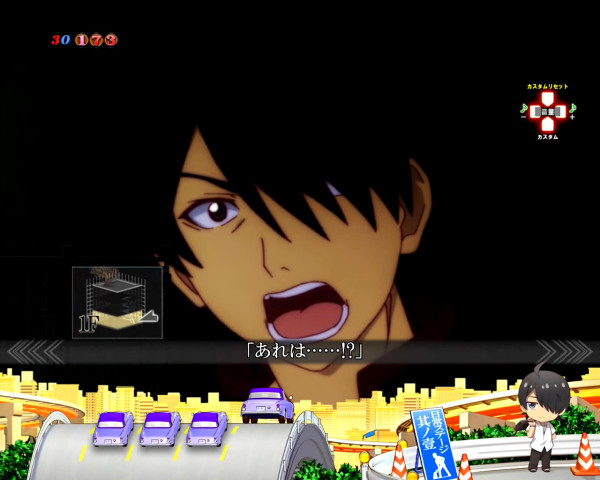Image resolution: width=600 pixels, height=480 pixels.
Task: Open the 1F building floor map icon
Action: point(117,302)
